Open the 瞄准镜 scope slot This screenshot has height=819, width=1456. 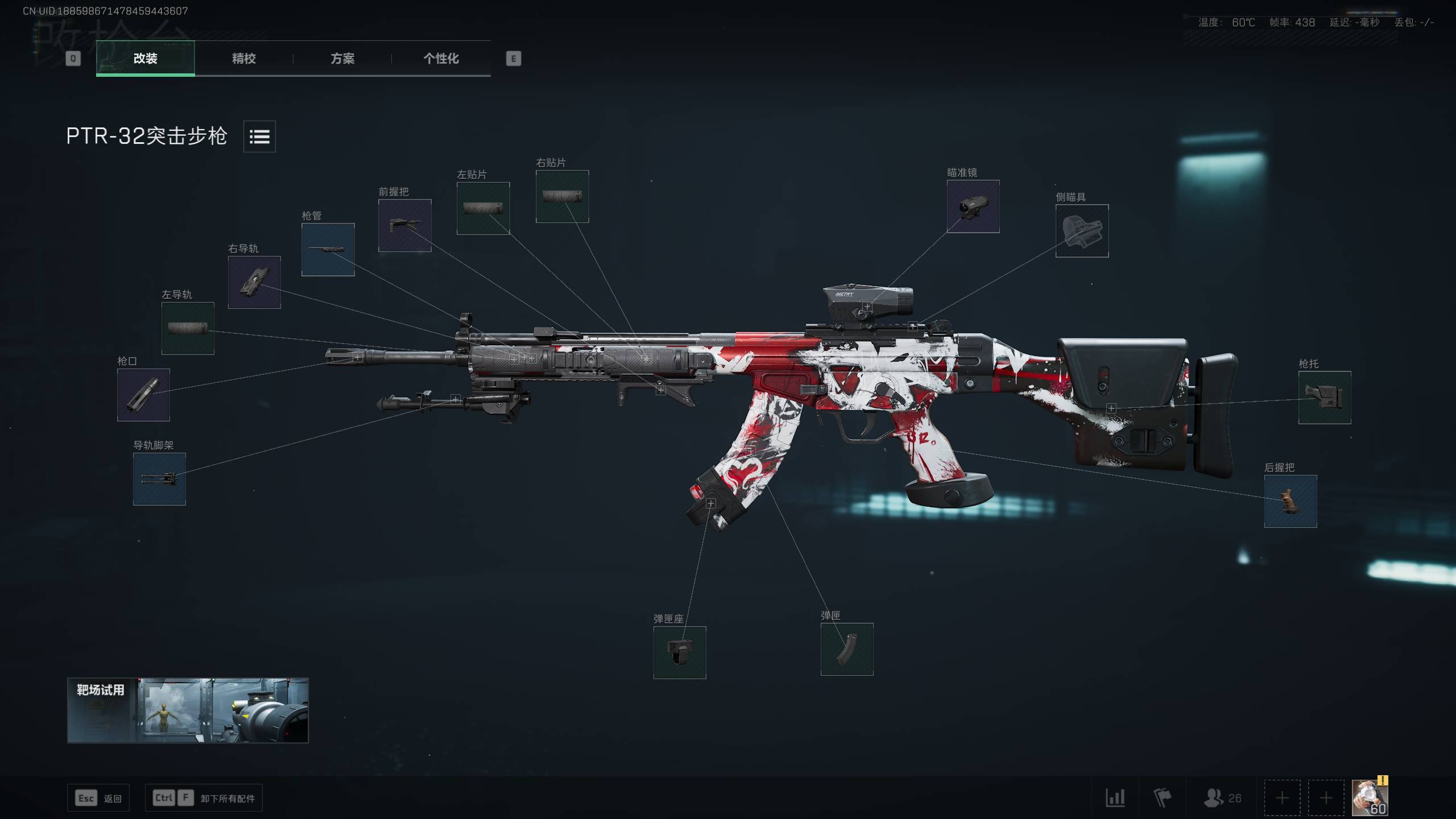point(973,206)
